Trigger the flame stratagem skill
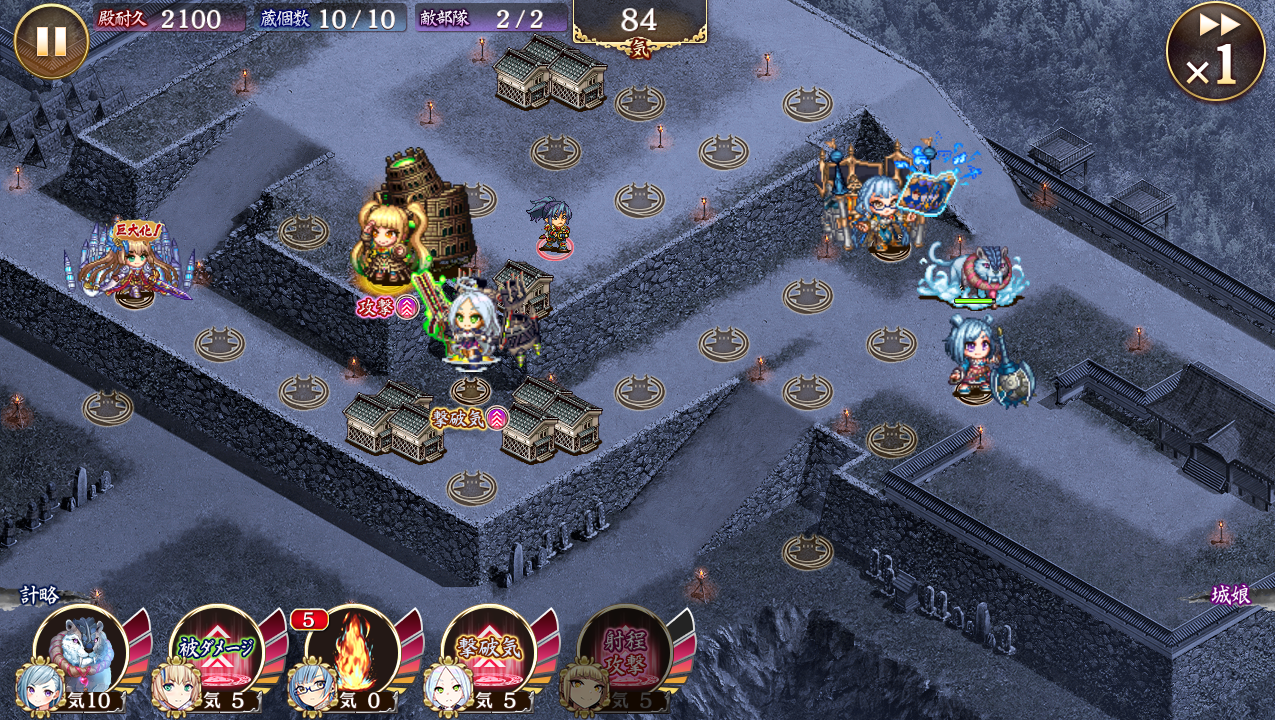The height and width of the screenshot is (720, 1275). click(x=352, y=652)
